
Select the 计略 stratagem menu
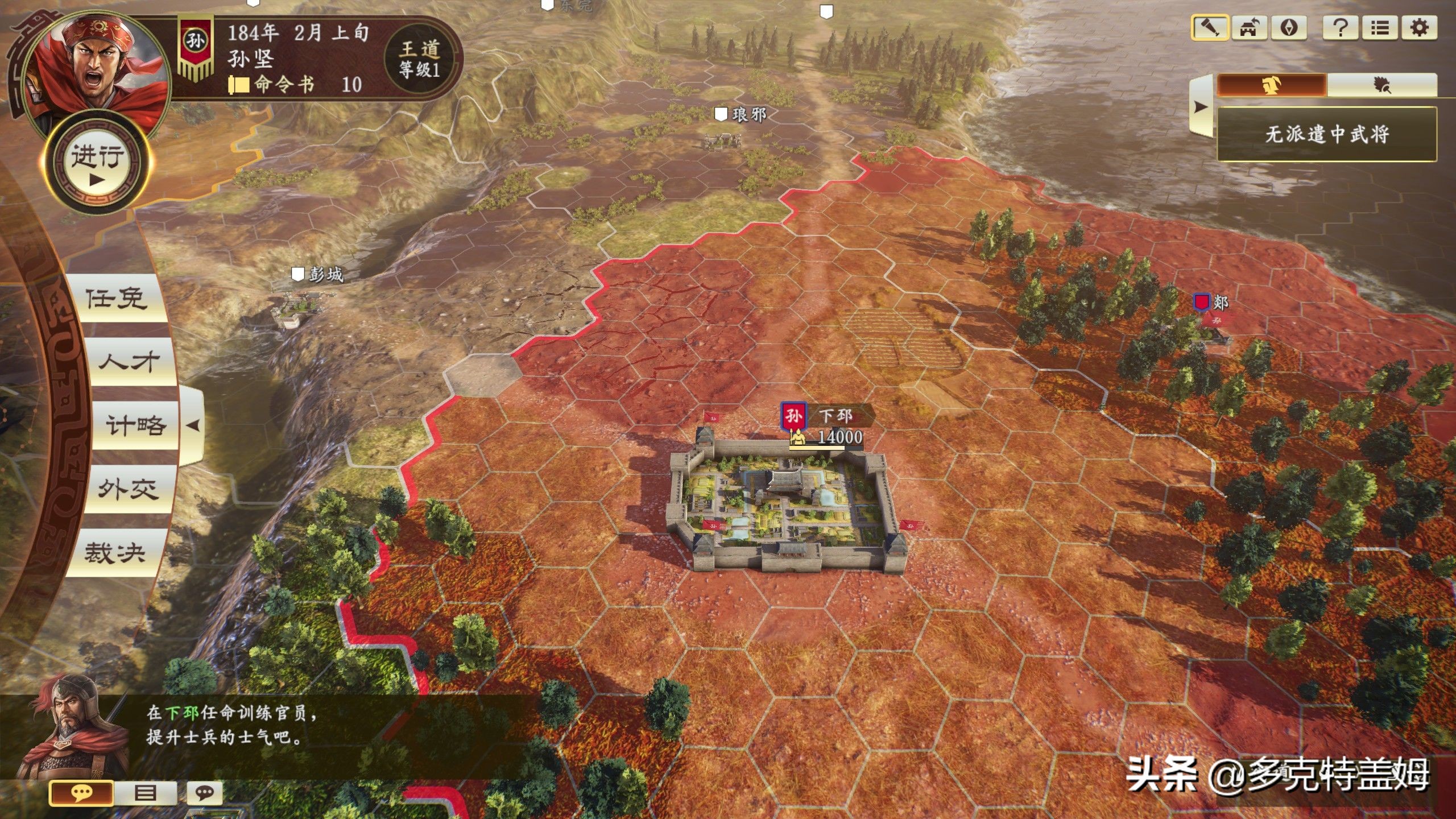click(x=135, y=425)
